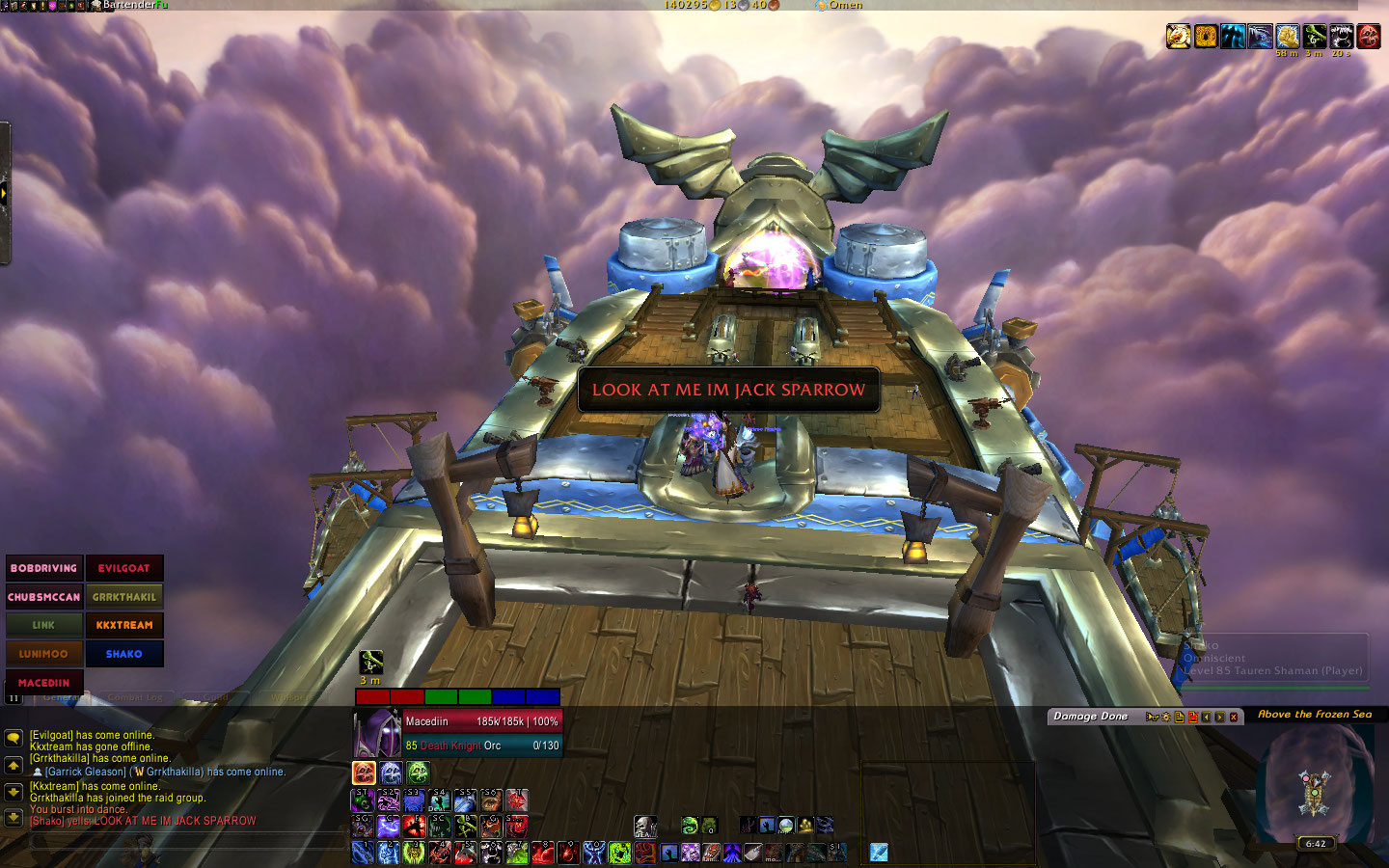The image size is (1389, 868).
Task: Target Kkxtream's raid frame
Action: [124, 625]
